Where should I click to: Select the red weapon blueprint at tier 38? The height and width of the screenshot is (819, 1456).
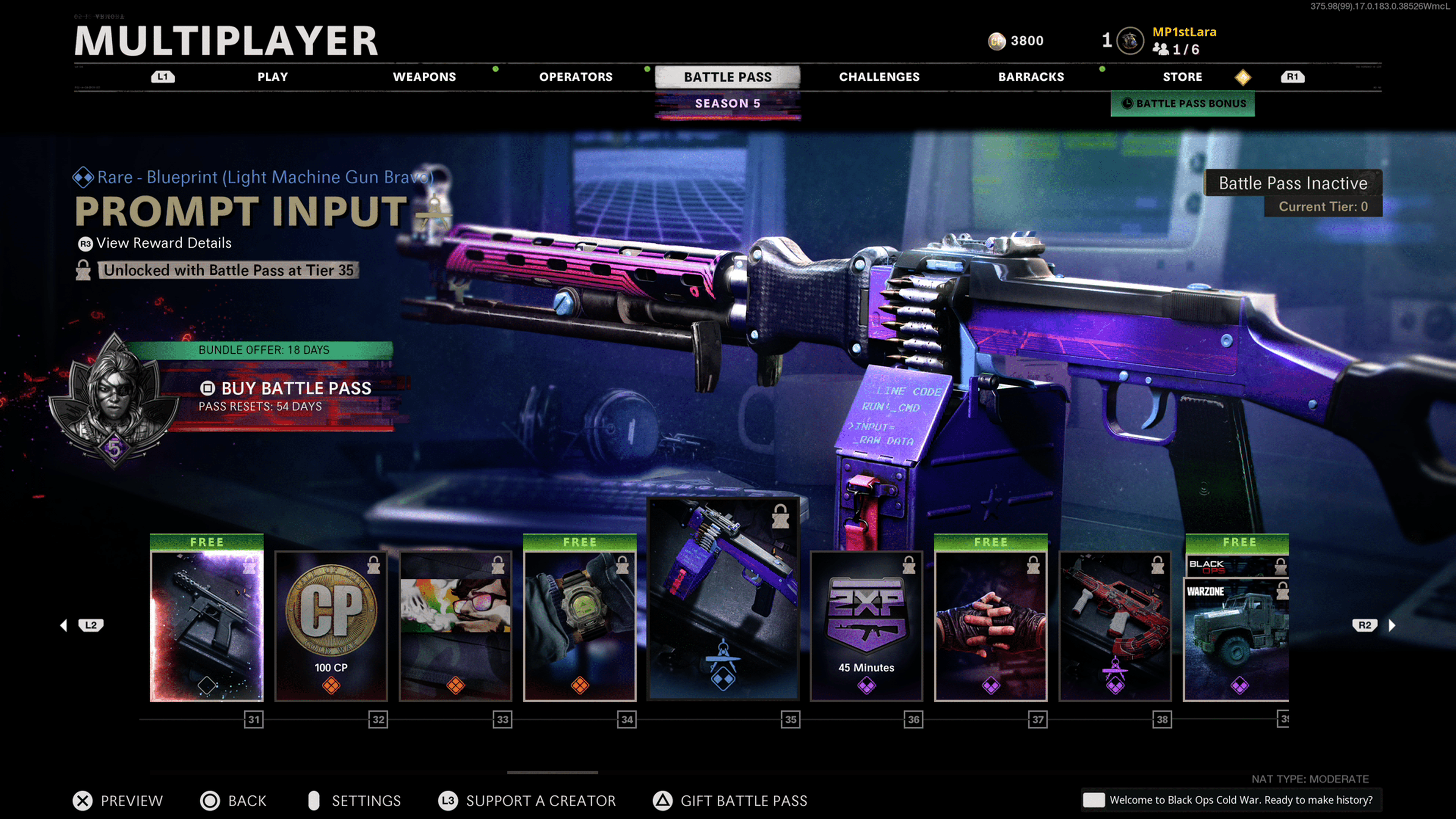1115,626
